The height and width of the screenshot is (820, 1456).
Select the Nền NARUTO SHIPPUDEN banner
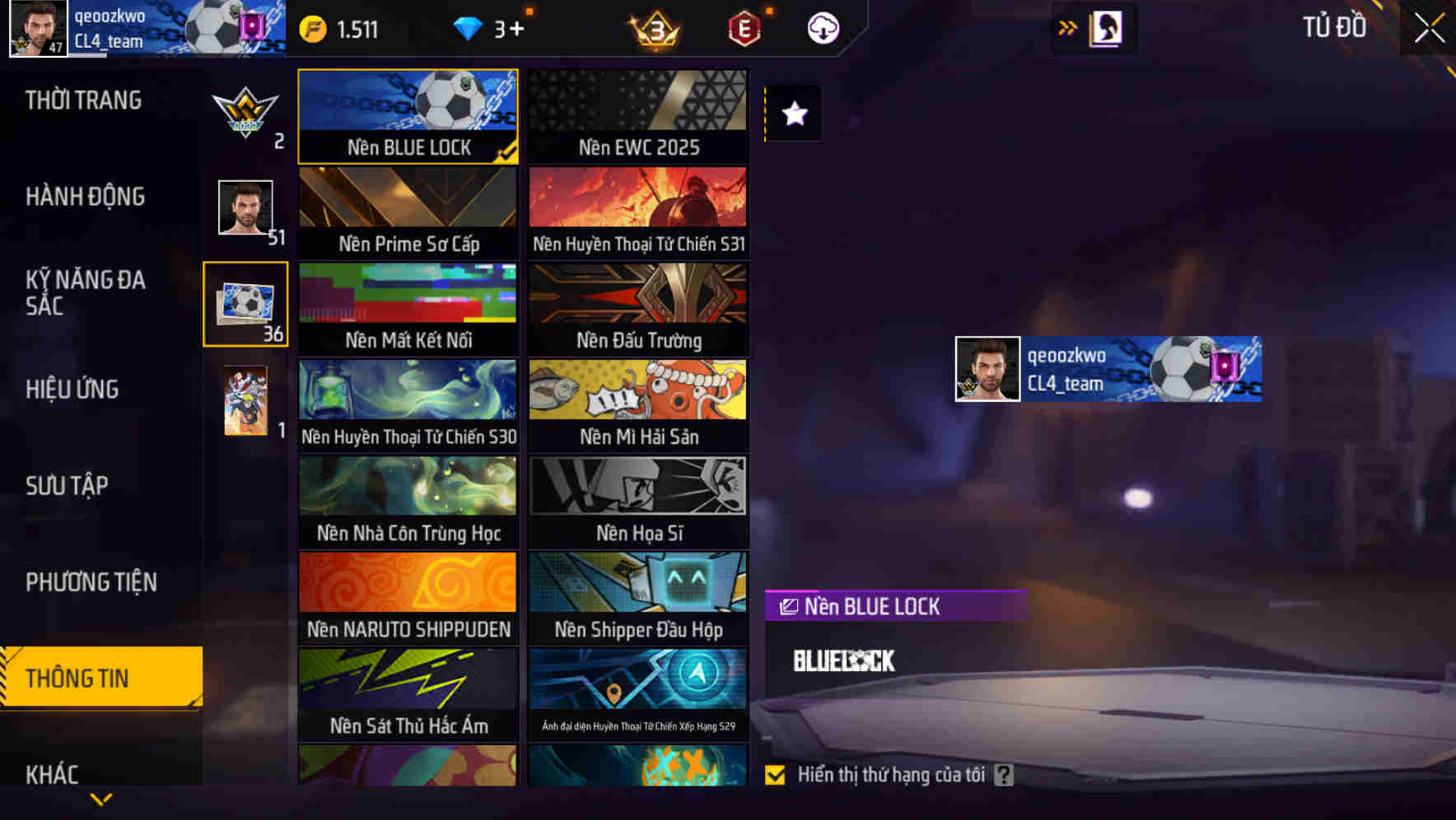(x=408, y=599)
